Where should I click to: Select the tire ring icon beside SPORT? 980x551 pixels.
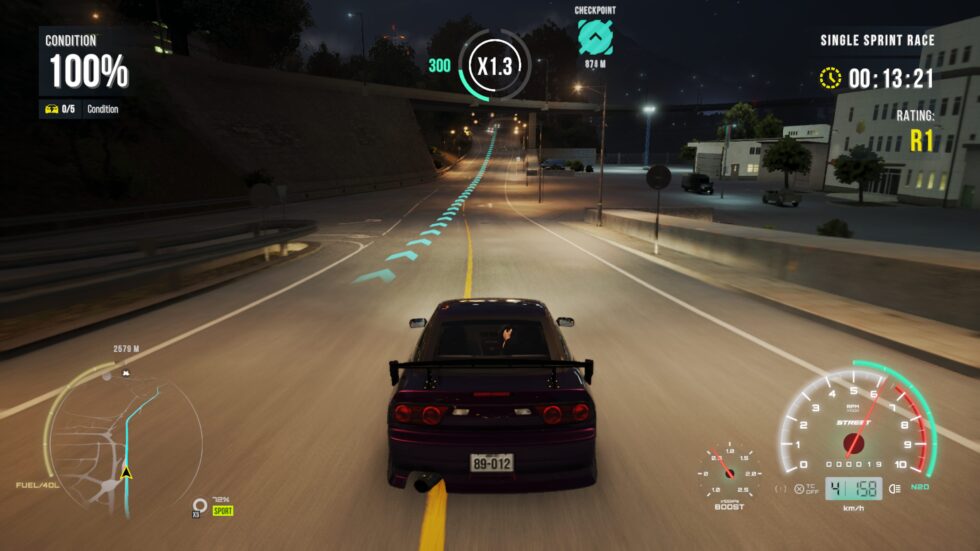click(200, 505)
